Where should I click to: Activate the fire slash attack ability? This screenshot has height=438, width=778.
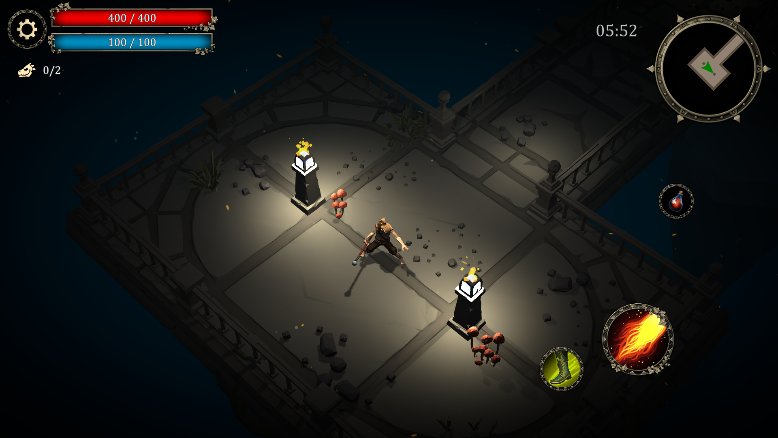point(637,339)
